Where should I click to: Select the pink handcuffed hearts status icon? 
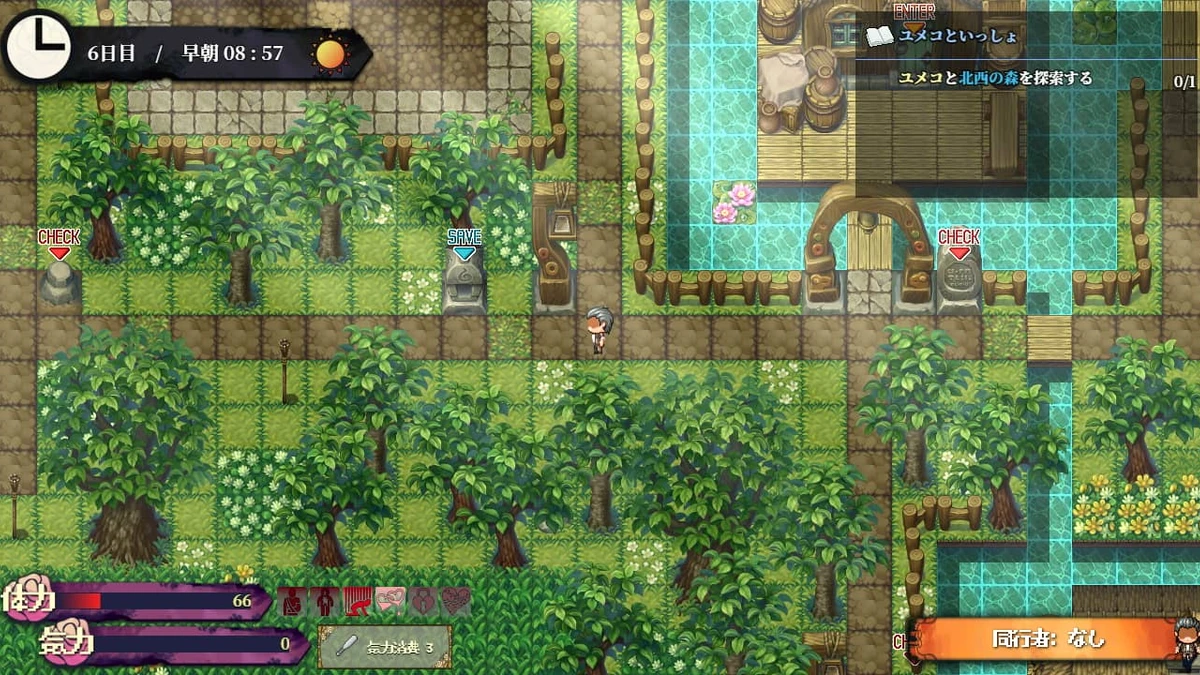391,602
